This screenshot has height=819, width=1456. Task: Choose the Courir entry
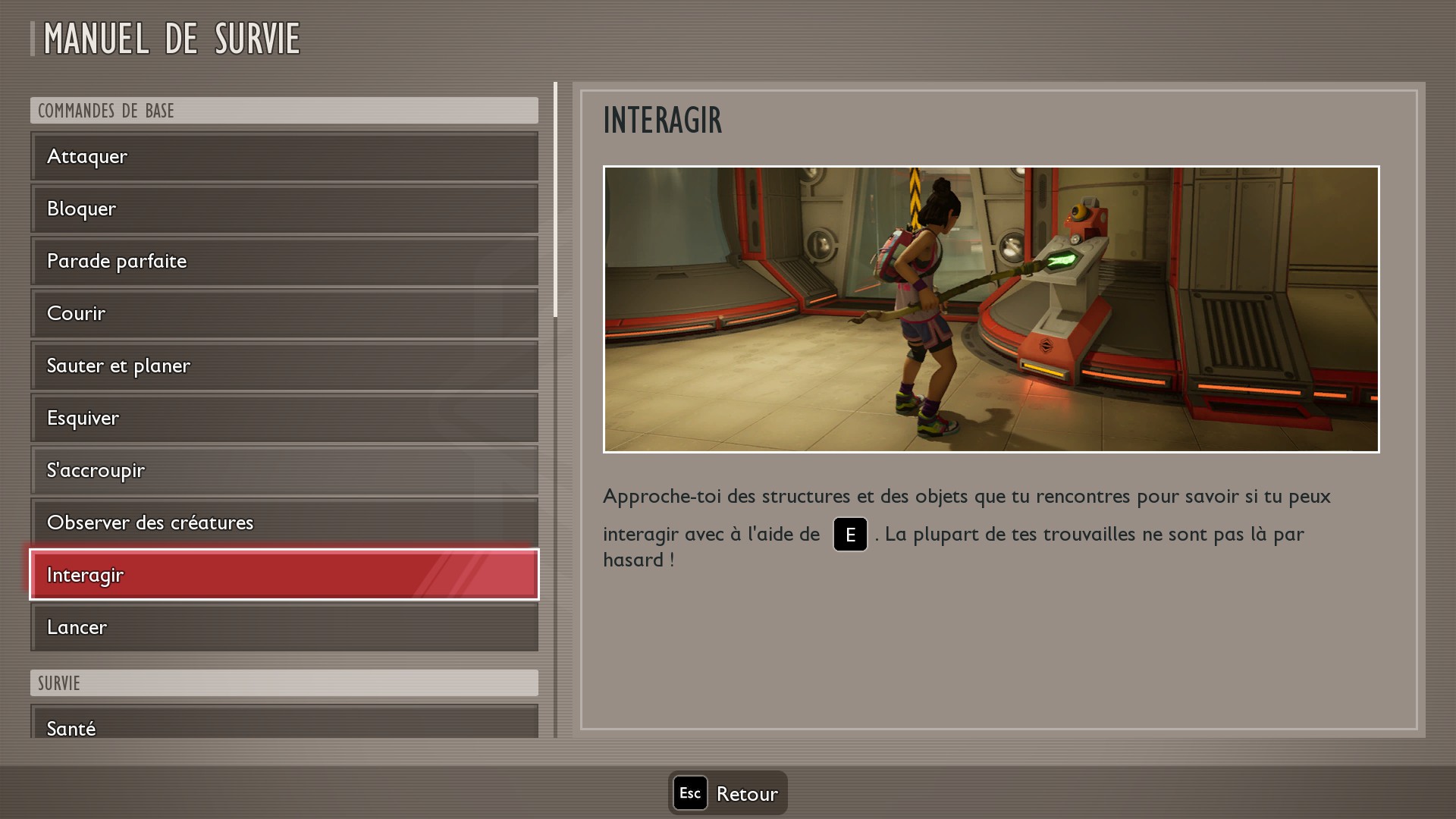[284, 313]
